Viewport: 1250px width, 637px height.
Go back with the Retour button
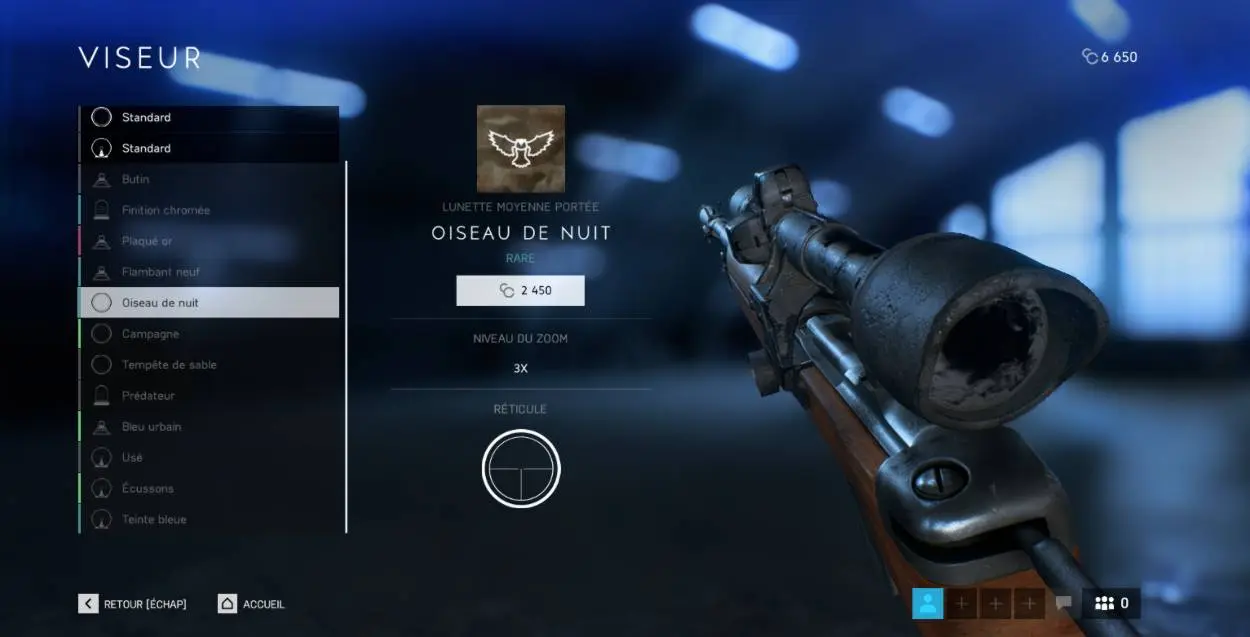point(132,604)
